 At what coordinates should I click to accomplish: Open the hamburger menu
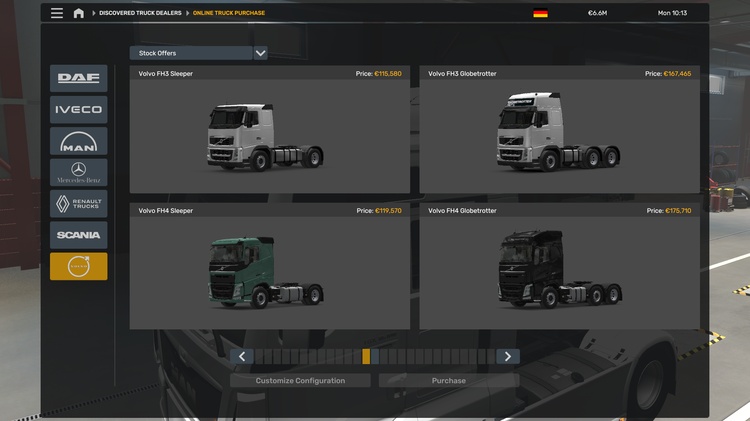tap(56, 13)
